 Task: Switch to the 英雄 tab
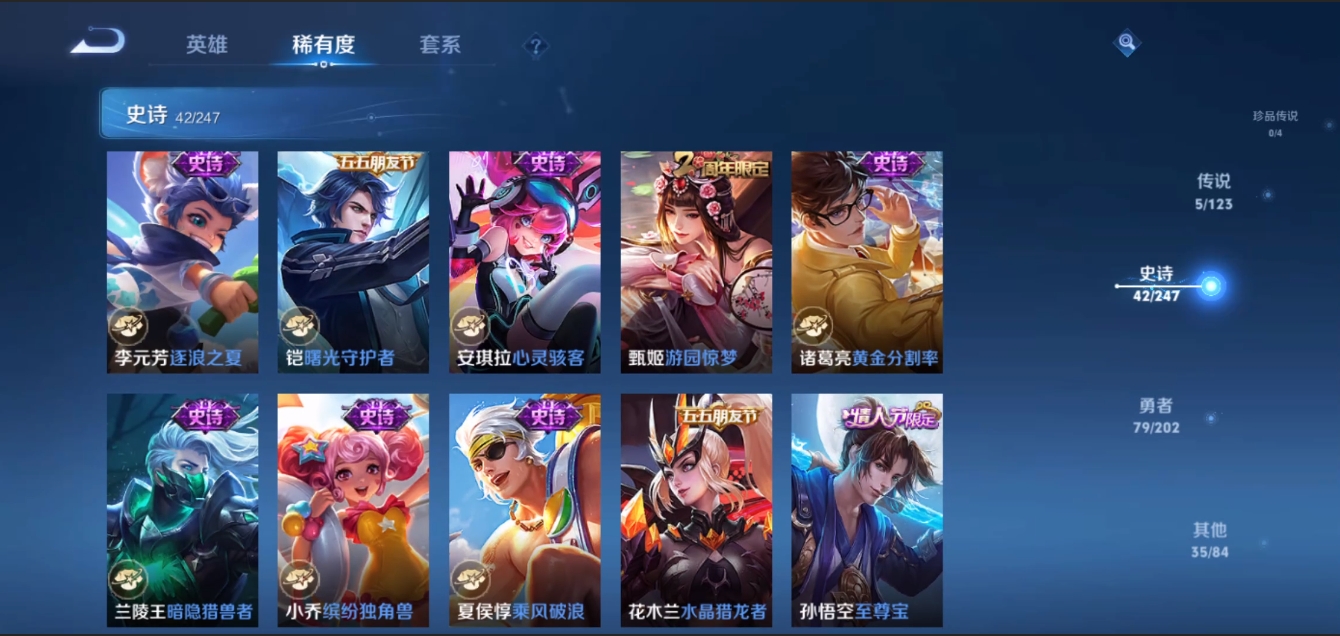pyautogui.click(x=207, y=45)
